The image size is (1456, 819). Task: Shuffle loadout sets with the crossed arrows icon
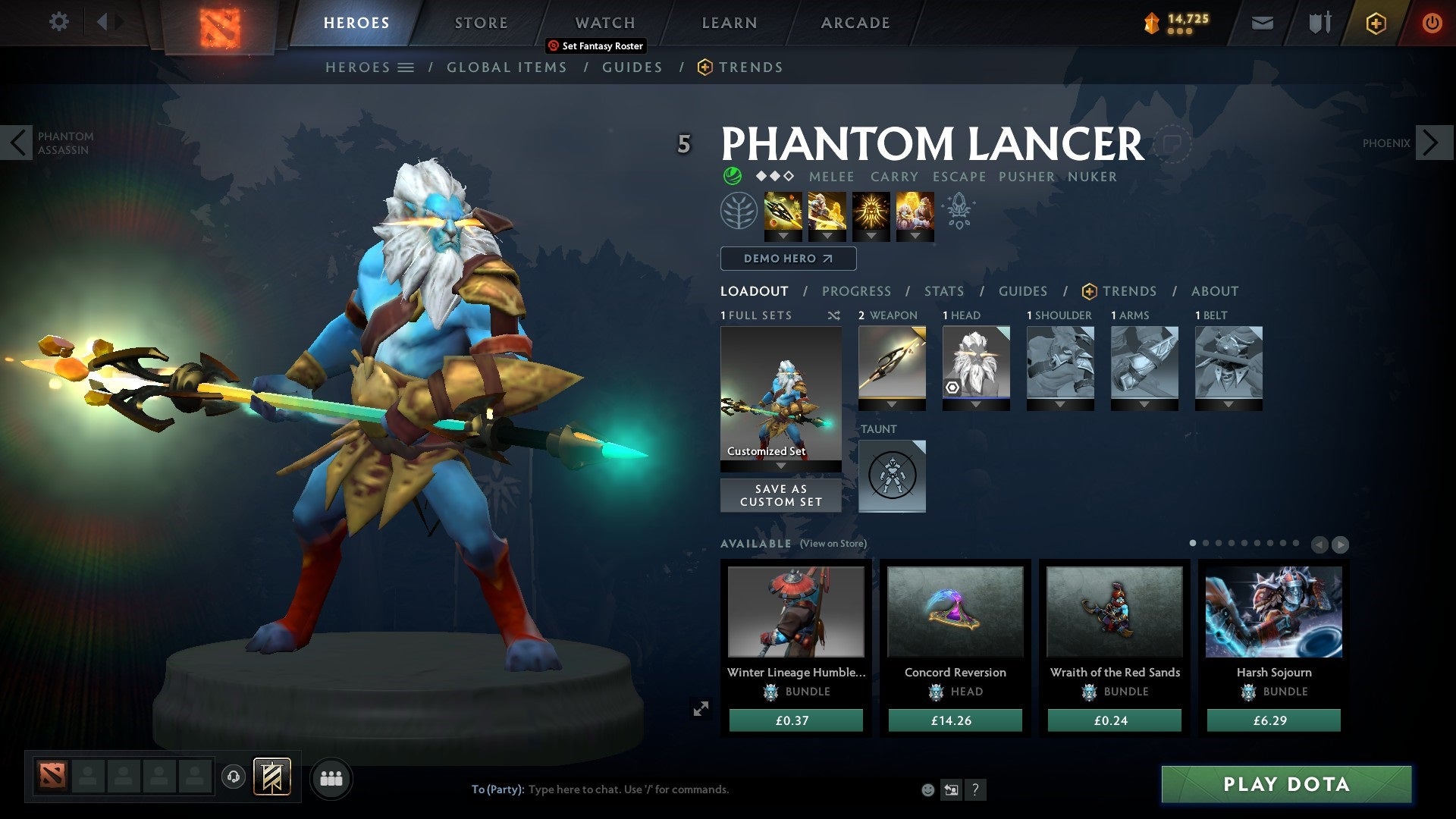click(x=833, y=315)
